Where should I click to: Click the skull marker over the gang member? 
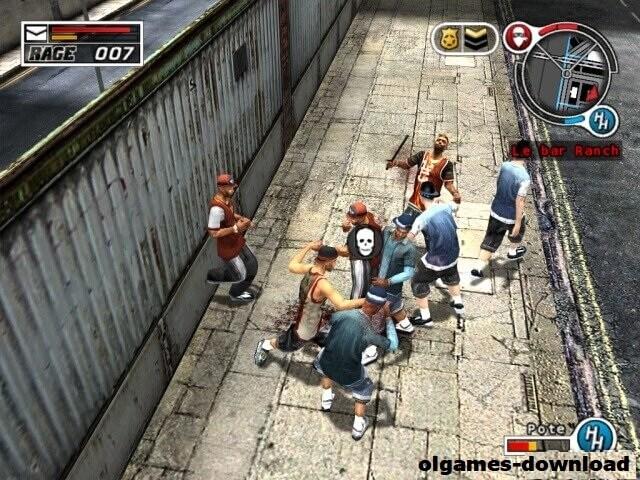[x=361, y=241]
